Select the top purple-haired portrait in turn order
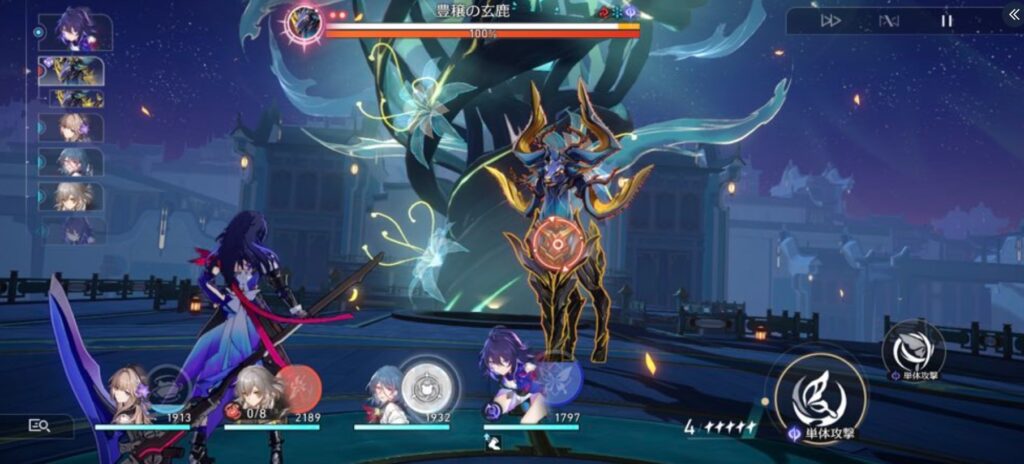 (74, 31)
